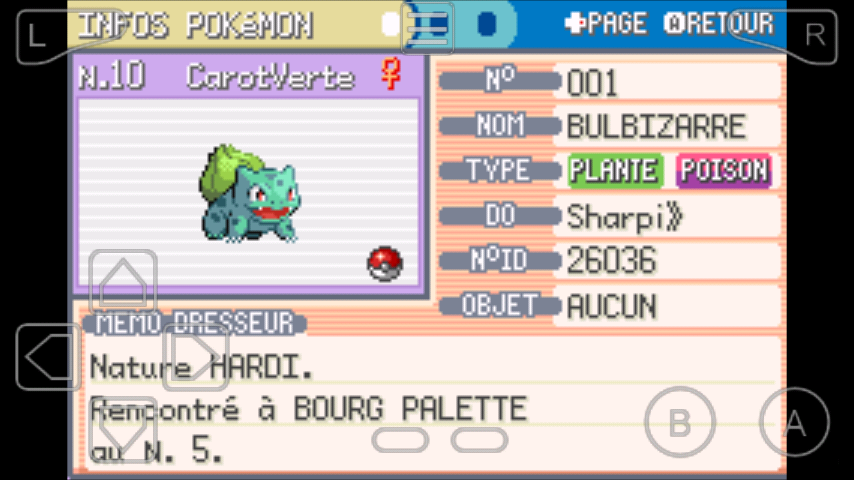The height and width of the screenshot is (480, 854).
Task: Tap the D-pad right arrow
Action: 196,357
